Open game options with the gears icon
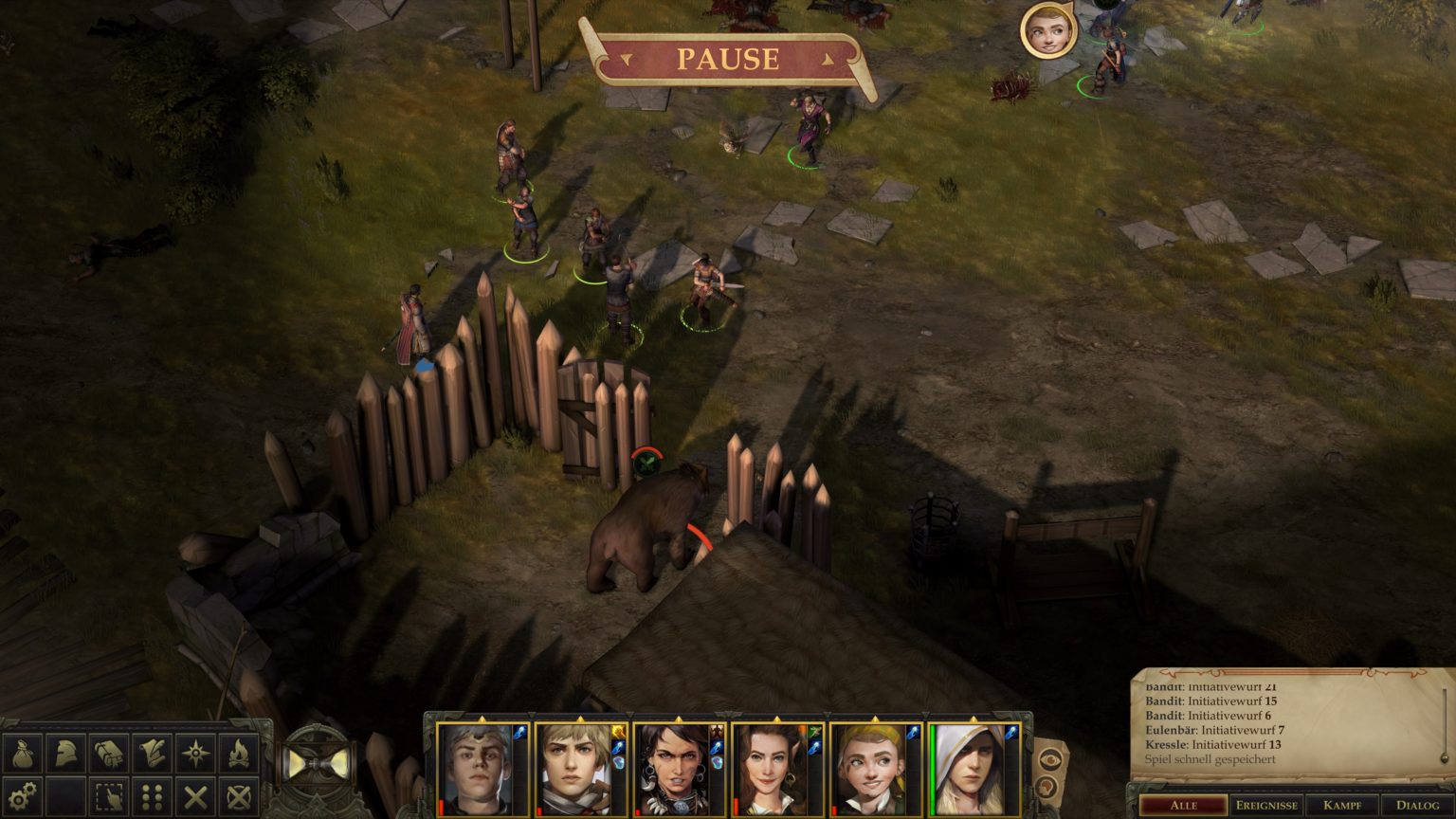 (x=22, y=796)
